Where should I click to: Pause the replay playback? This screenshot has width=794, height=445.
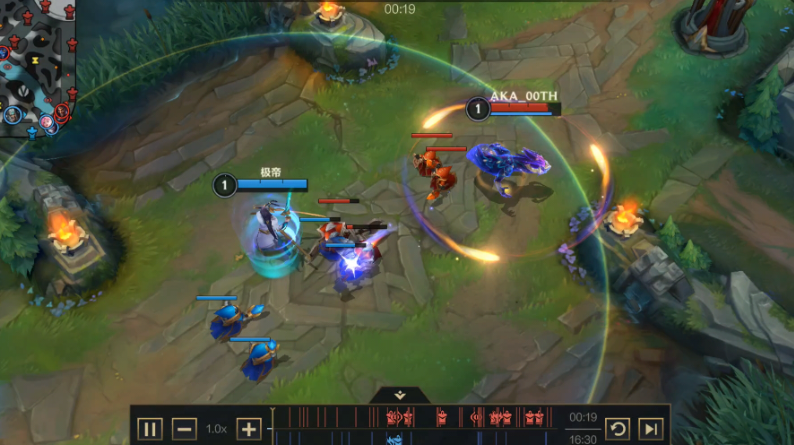coord(150,429)
